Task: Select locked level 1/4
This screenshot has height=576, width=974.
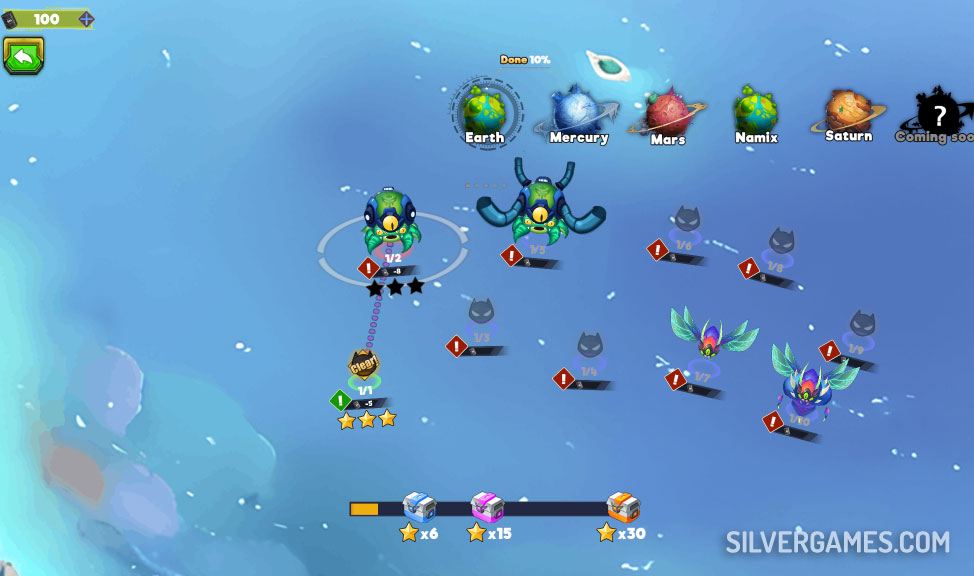Action: coord(589,352)
